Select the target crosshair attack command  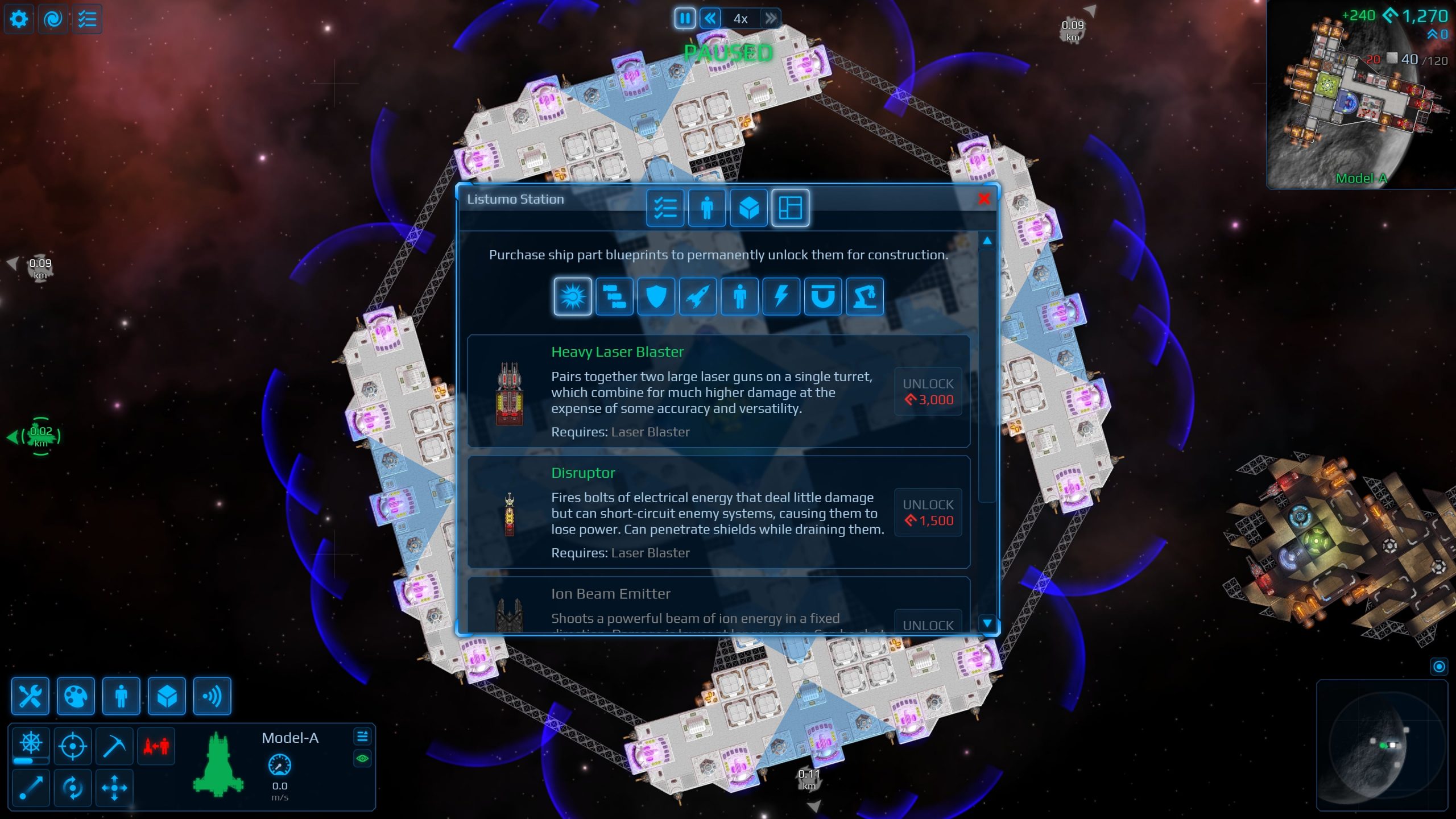pos(73,745)
